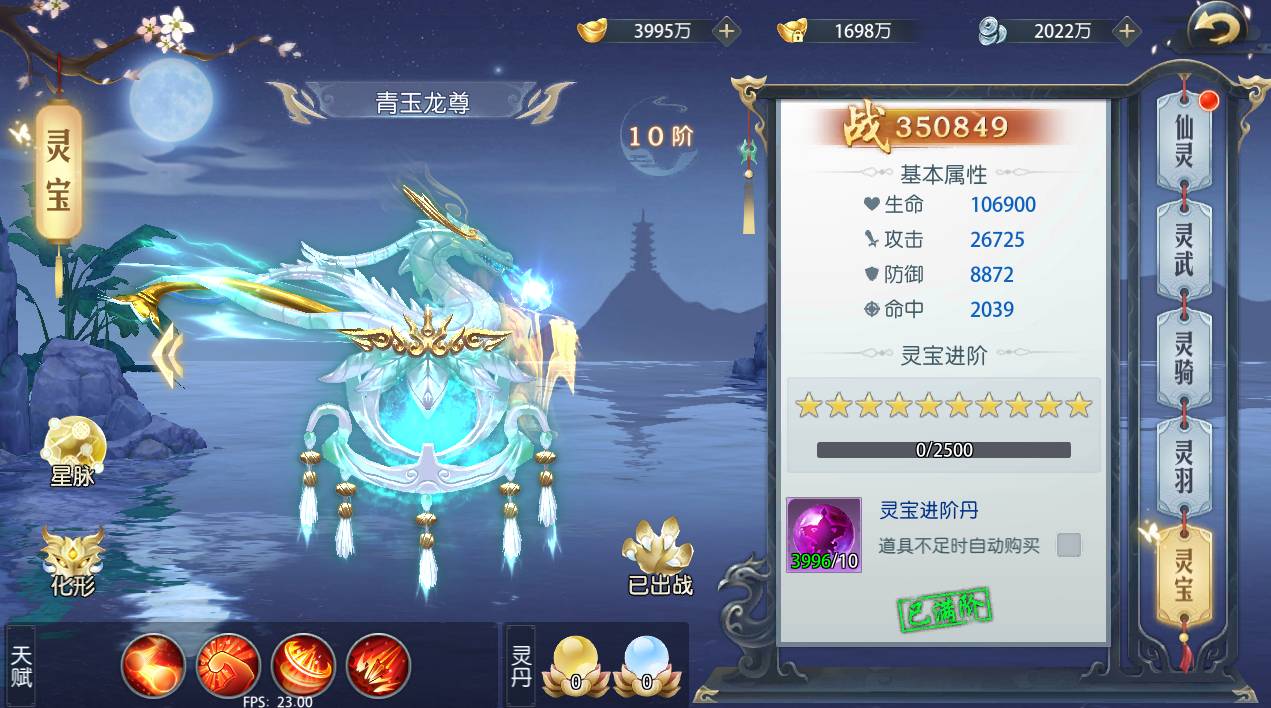Activate the falling fire arrows talent
This screenshot has width=1271, height=708.
coord(379,665)
